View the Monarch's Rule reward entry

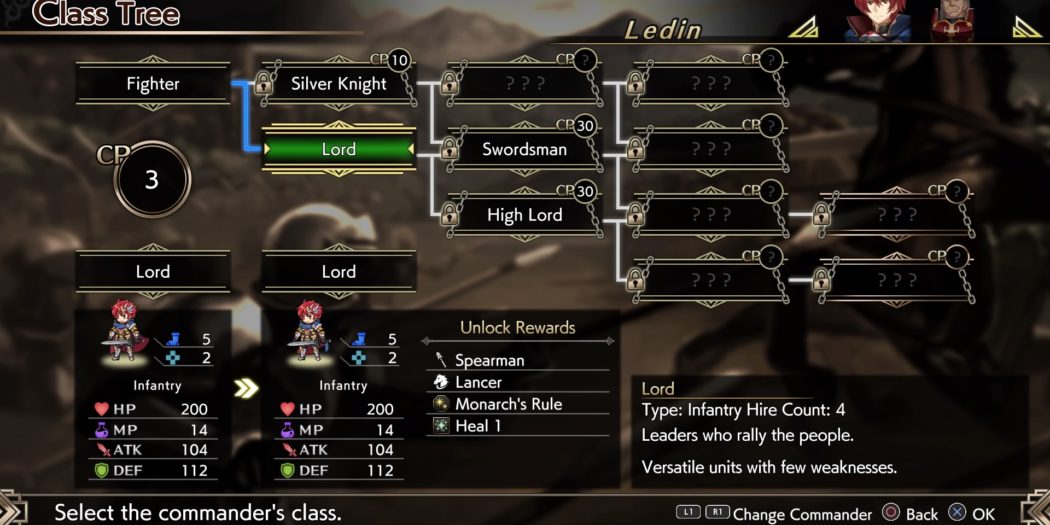pos(508,404)
